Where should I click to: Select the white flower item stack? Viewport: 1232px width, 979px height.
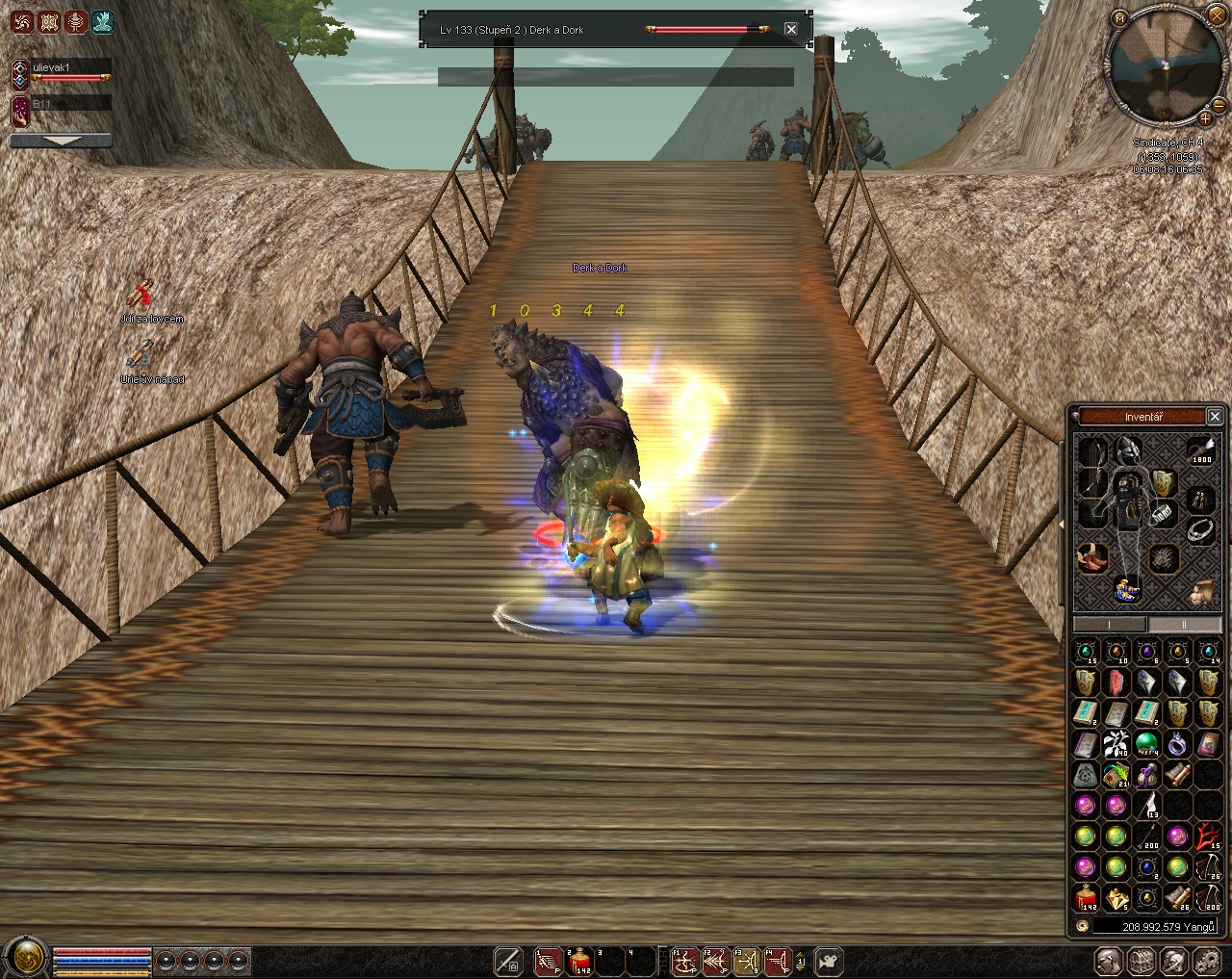click(1116, 743)
